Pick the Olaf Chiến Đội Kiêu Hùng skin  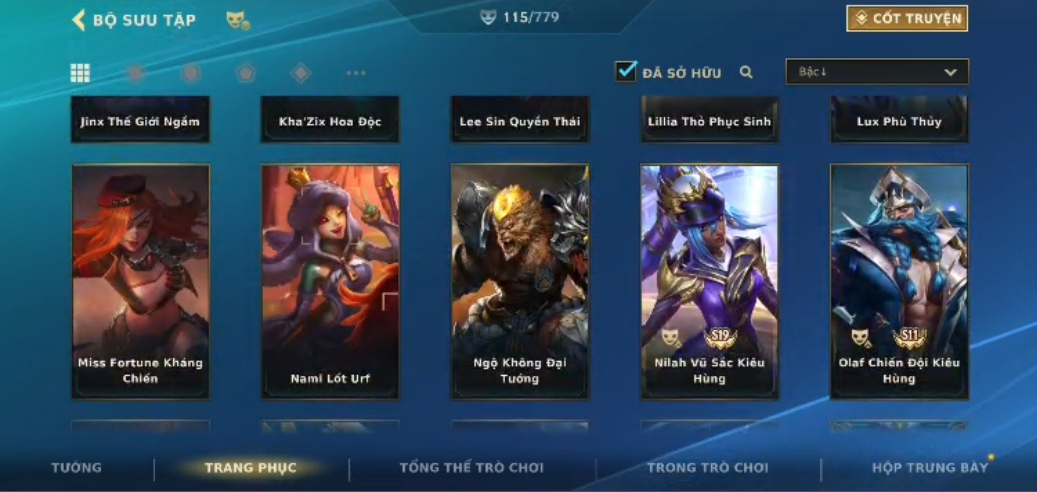point(899,282)
